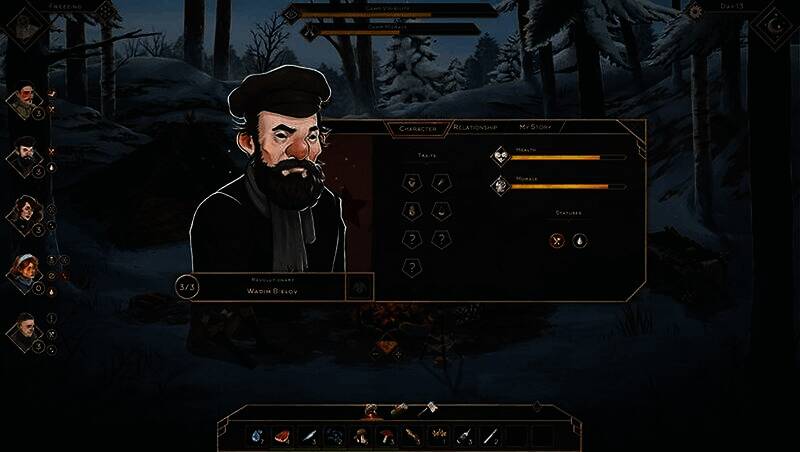800x452 pixels.
Task: Click the axe tool icon above the inventory
Action: [x=428, y=408]
